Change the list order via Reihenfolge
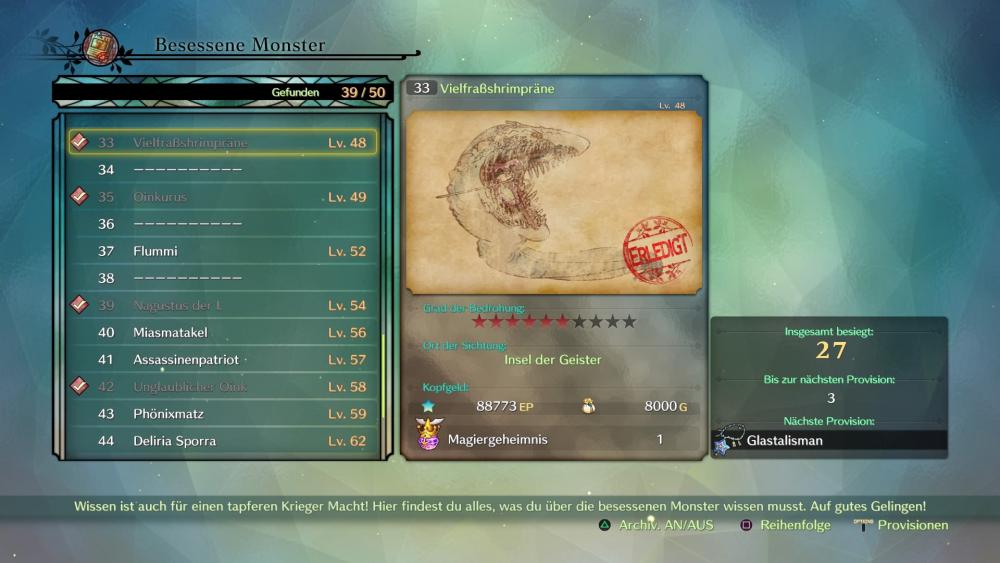Image resolution: width=1000 pixels, height=563 pixels. coord(786,525)
